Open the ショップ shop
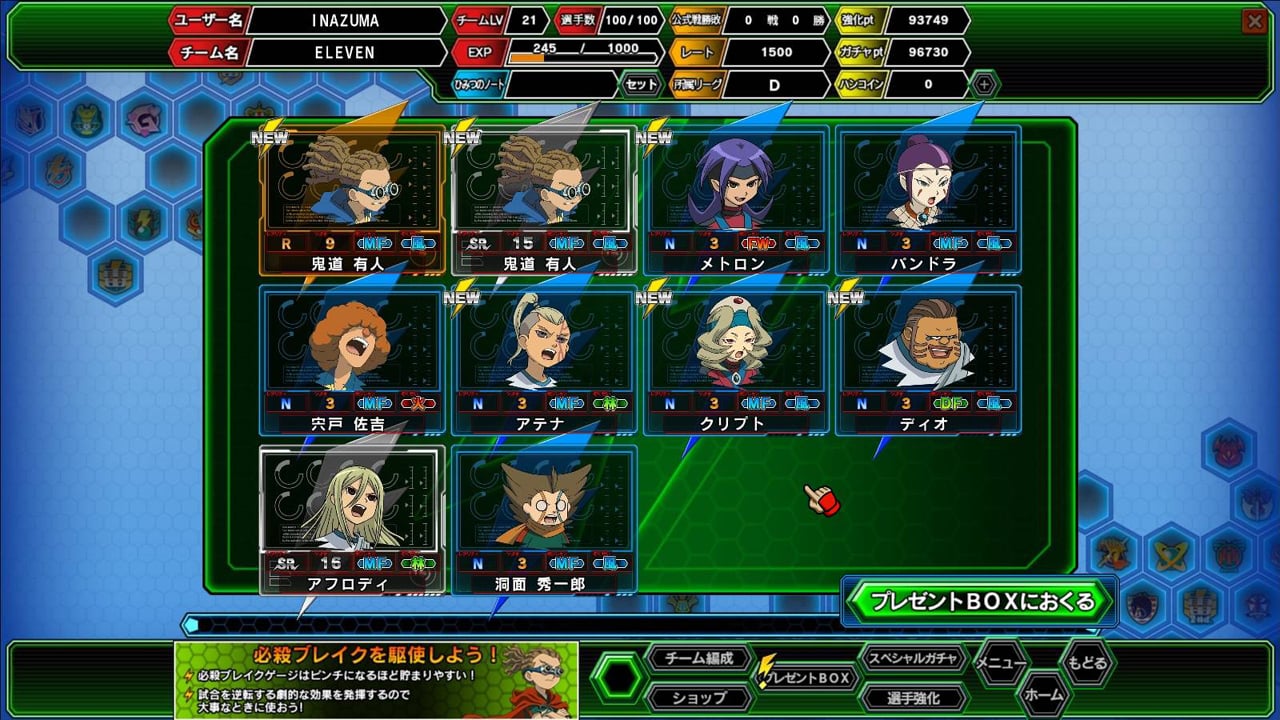 tap(698, 697)
